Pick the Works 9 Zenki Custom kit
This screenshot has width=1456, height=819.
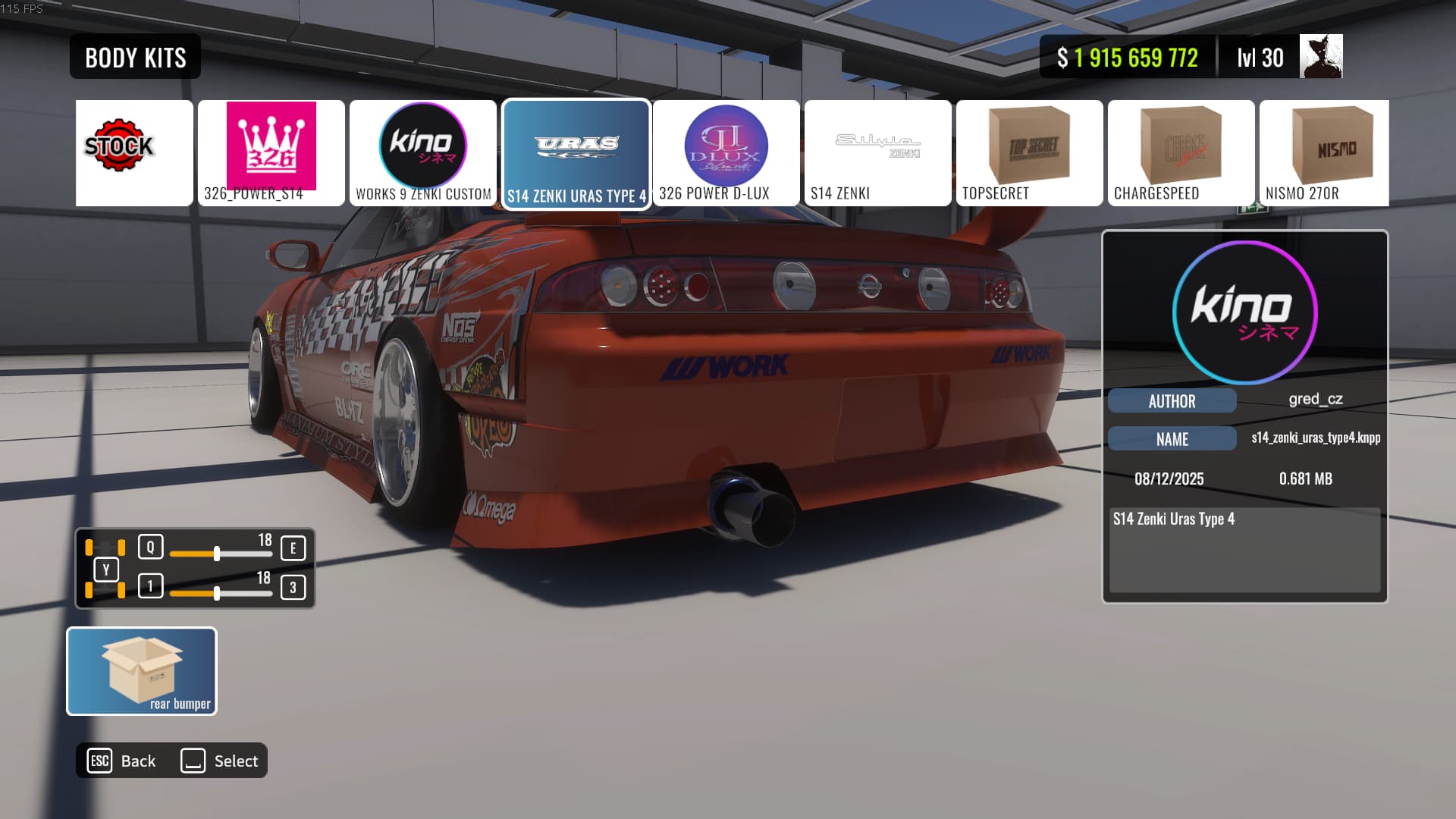point(422,152)
